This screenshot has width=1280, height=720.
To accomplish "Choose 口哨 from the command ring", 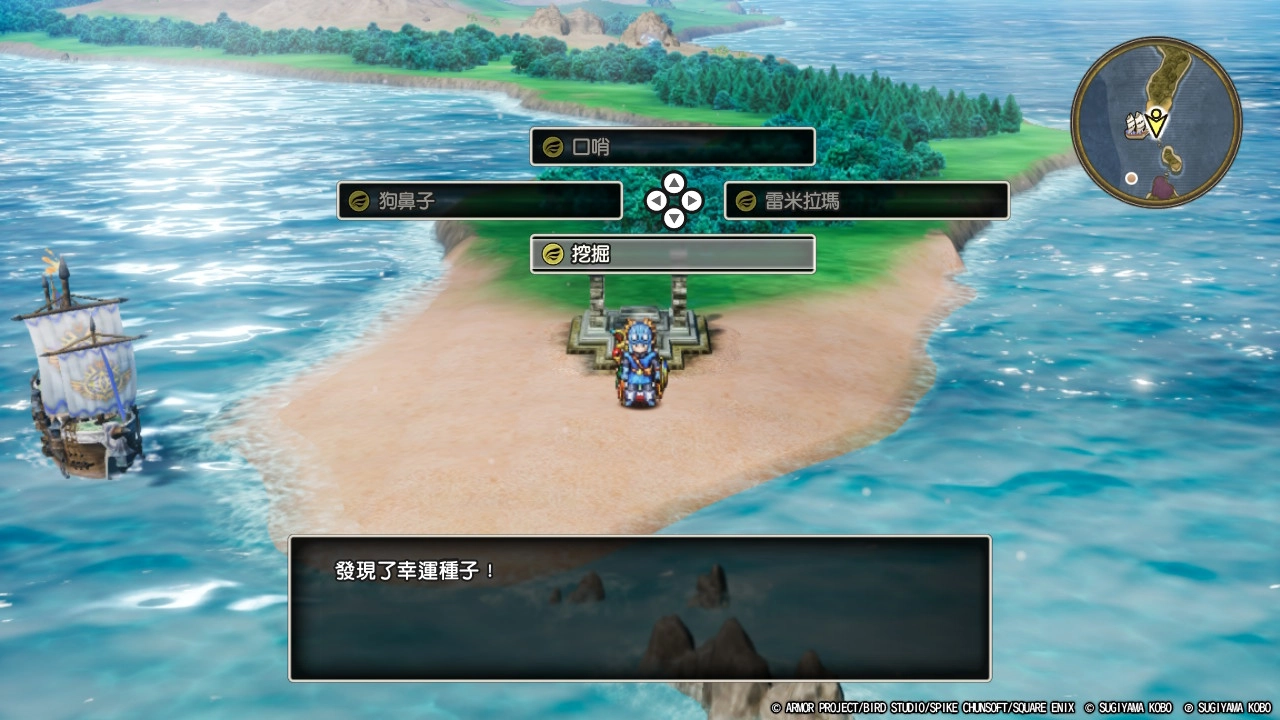I will click(x=671, y=146).
